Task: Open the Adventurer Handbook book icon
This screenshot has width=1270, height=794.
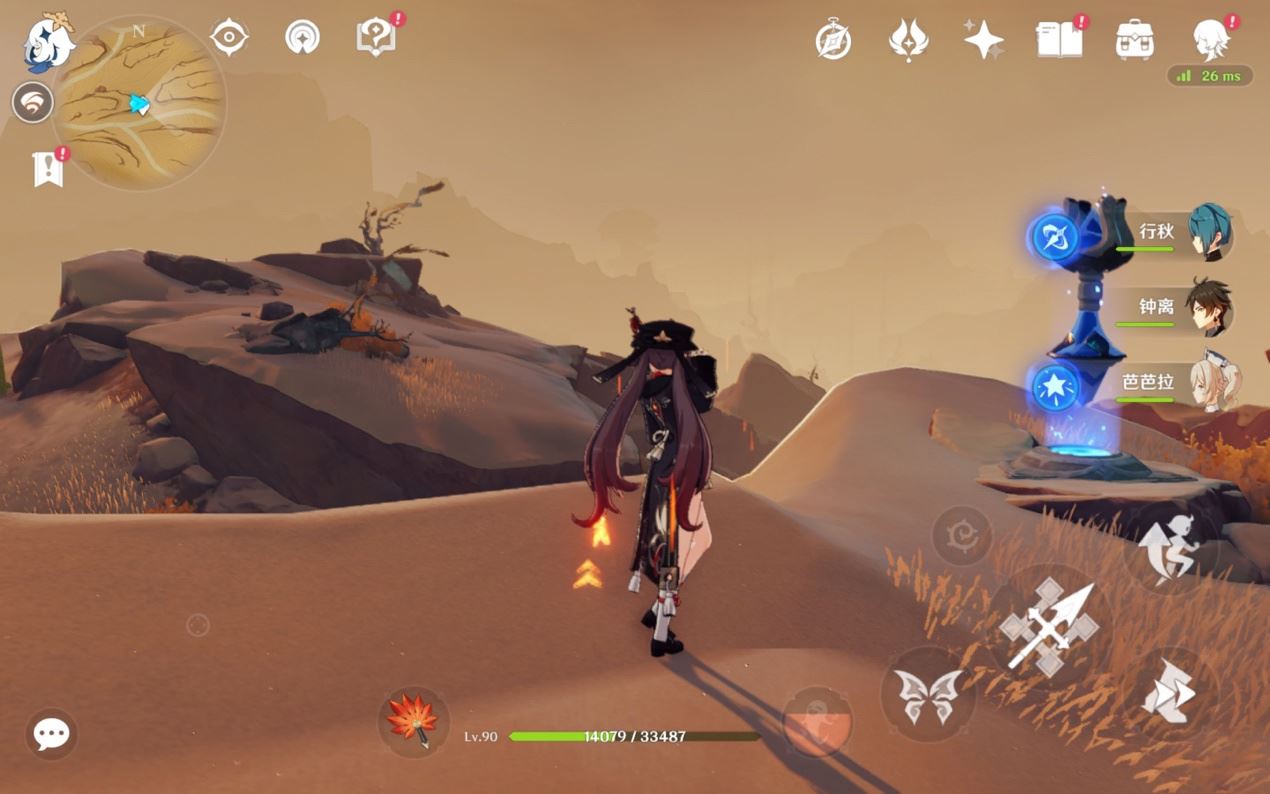Action: coord(1060,41)
